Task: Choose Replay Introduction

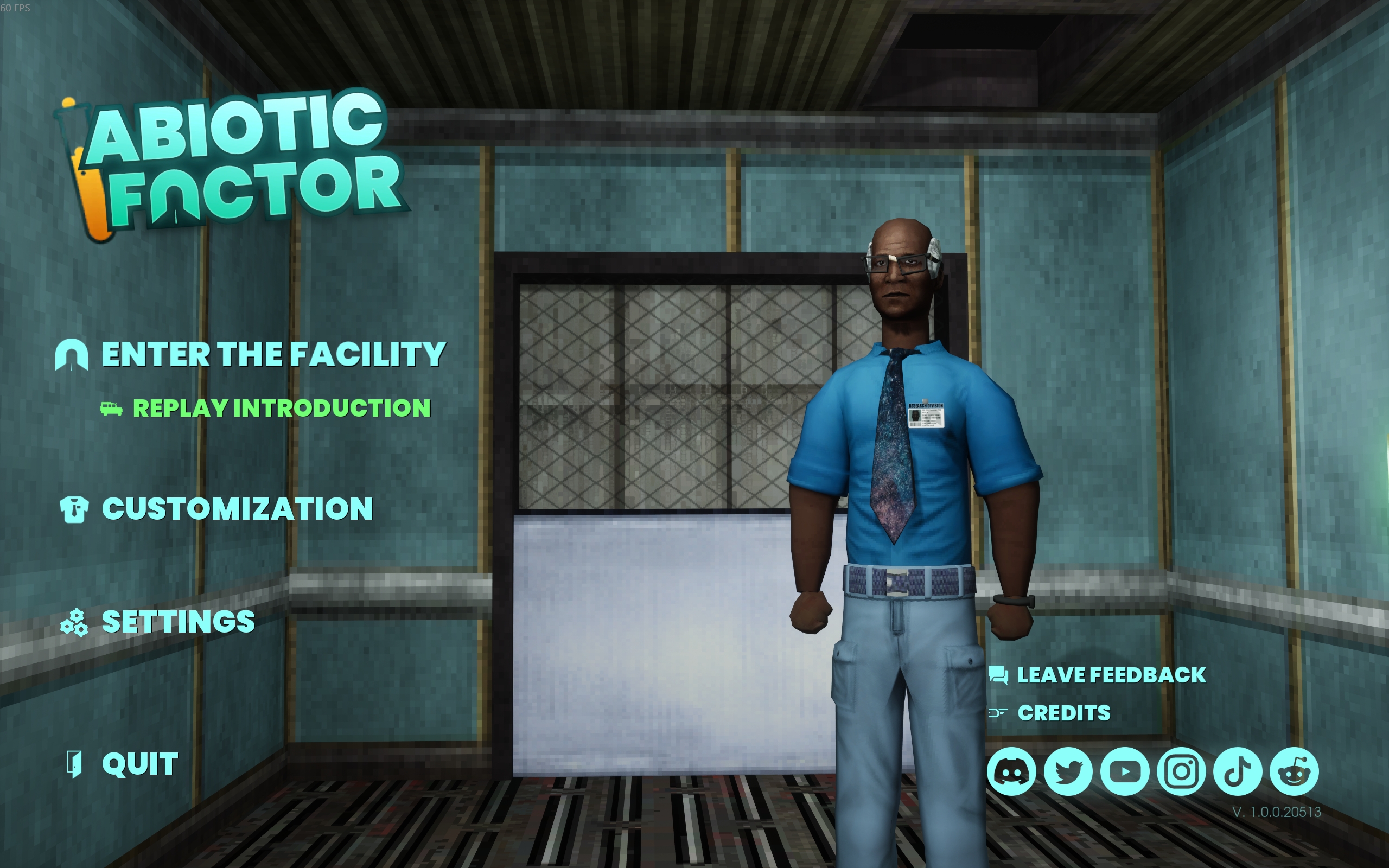Action: (281, 408)
